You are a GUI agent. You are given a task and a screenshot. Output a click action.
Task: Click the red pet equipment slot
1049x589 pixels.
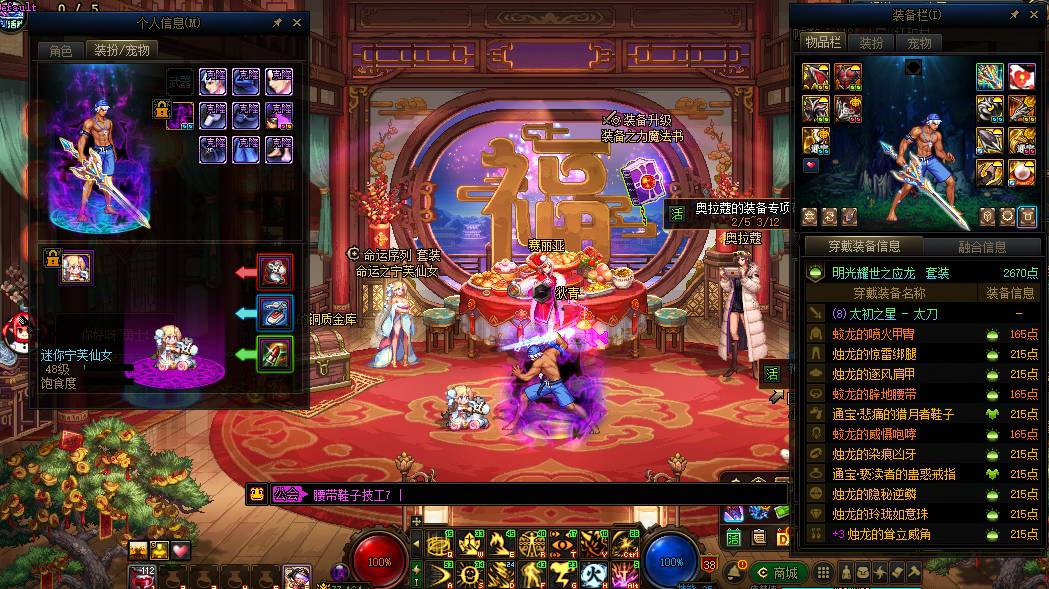pyautogui.click(x=274, y=270)
